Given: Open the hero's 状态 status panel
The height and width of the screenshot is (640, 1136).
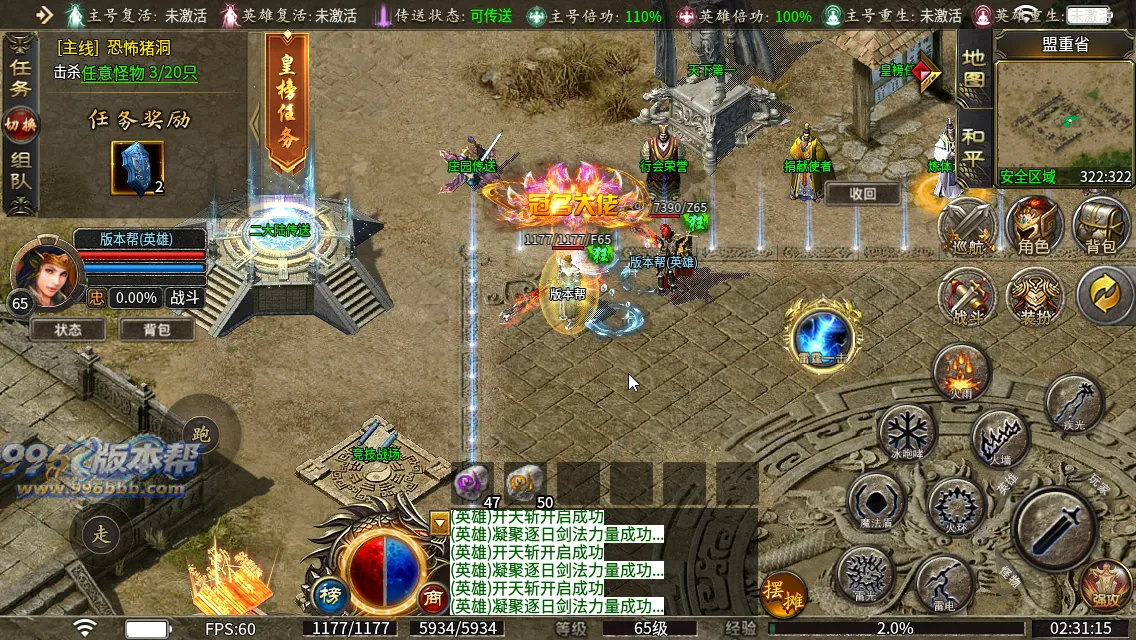Looking at the screenshot, I should [68, 328].
